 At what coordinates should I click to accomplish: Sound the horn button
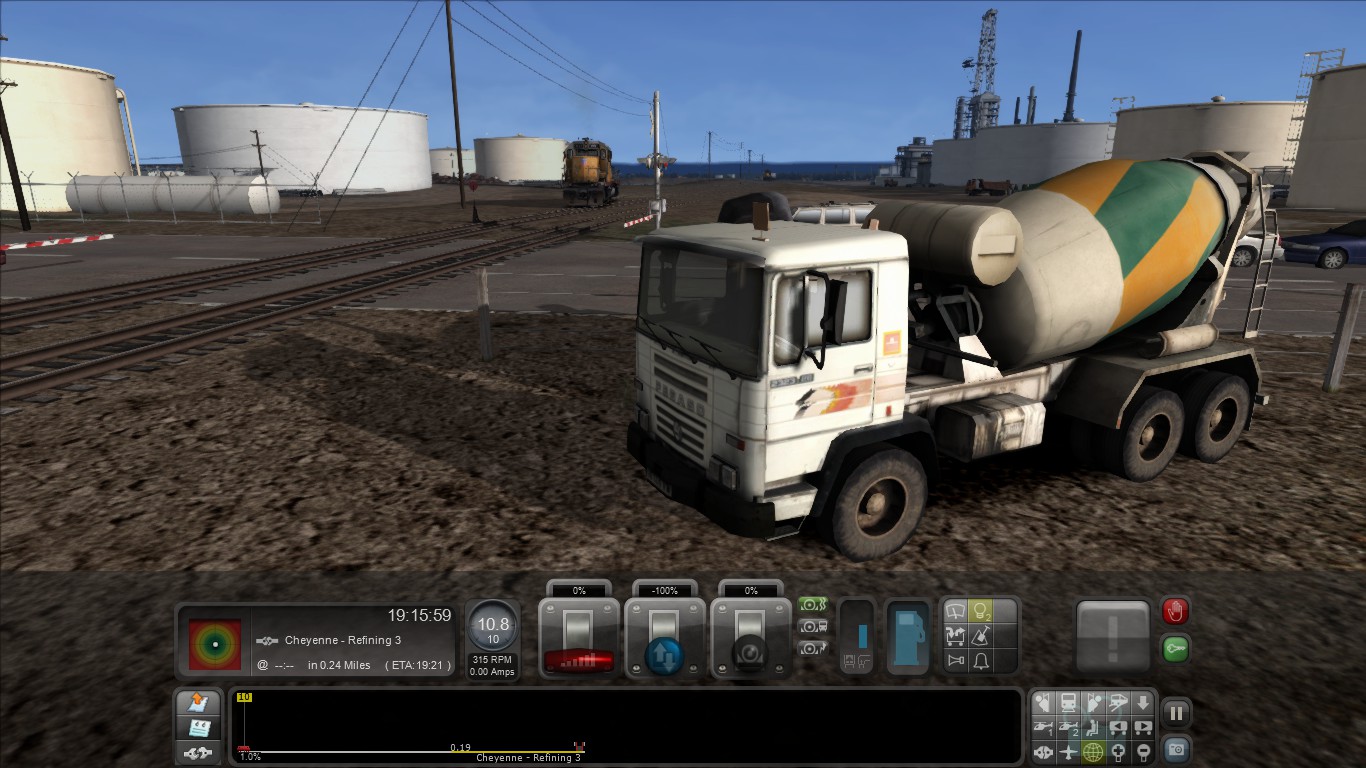(x=956, y=661)
